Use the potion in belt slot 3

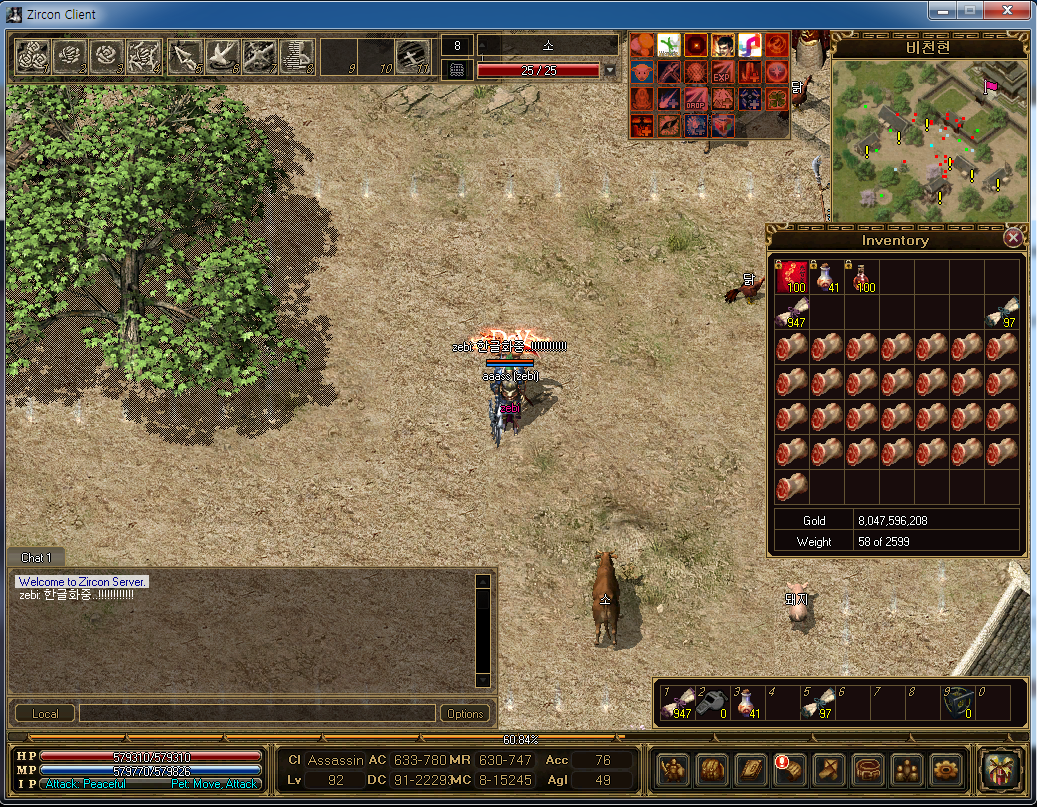(745, 704)
